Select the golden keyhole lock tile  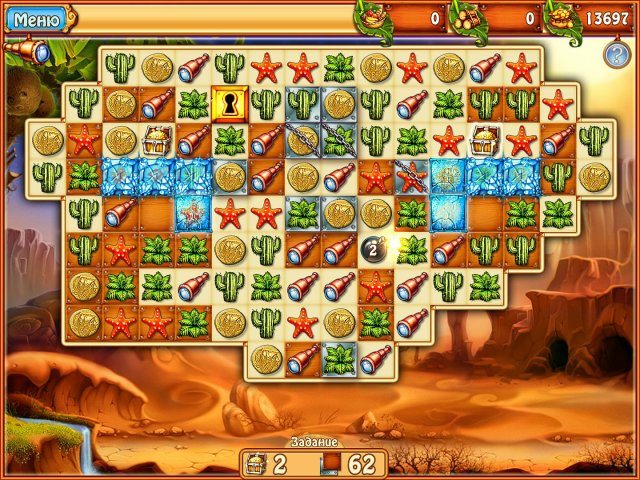229,103
